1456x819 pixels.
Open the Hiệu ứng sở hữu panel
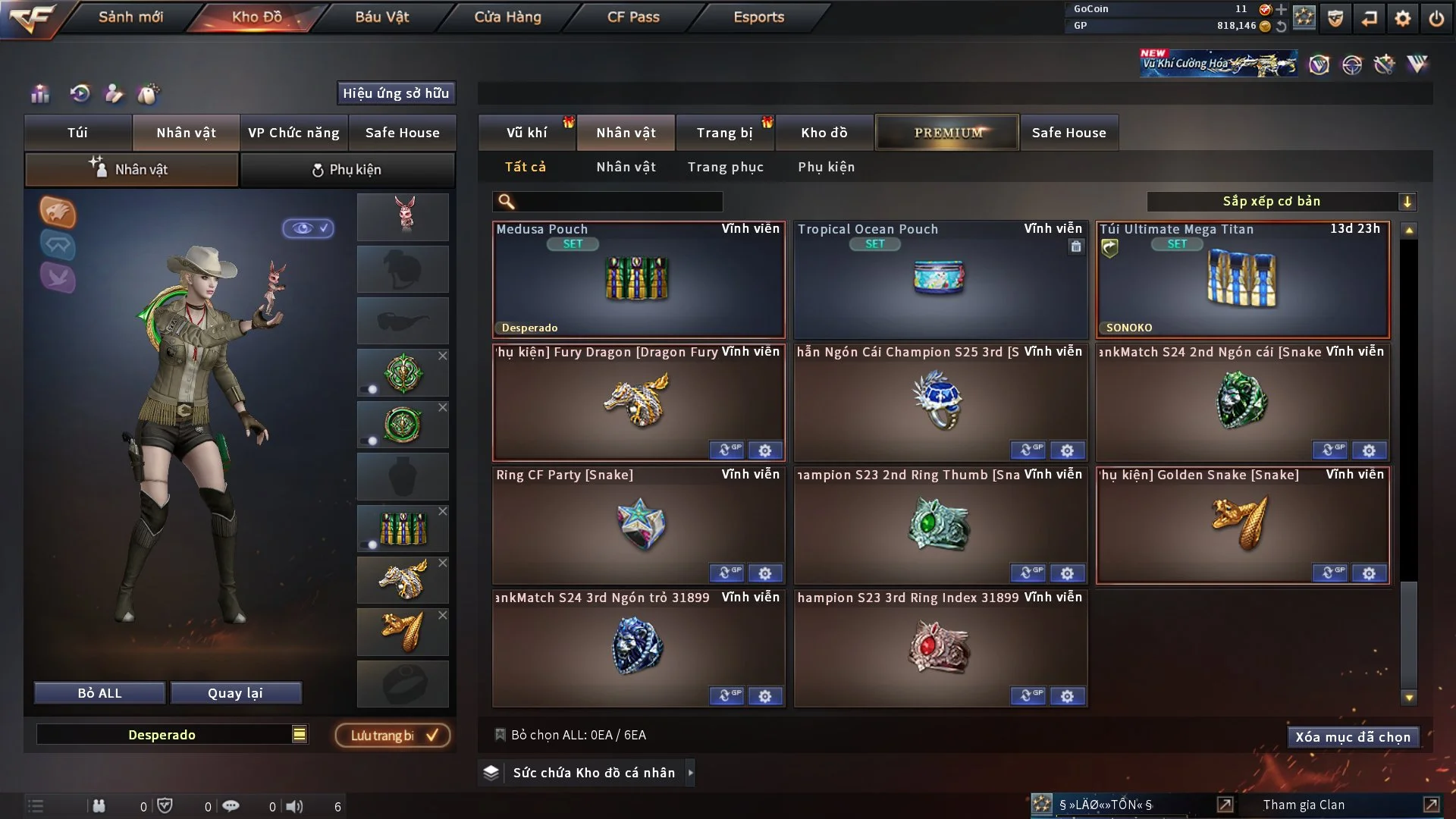click(395, 93)
